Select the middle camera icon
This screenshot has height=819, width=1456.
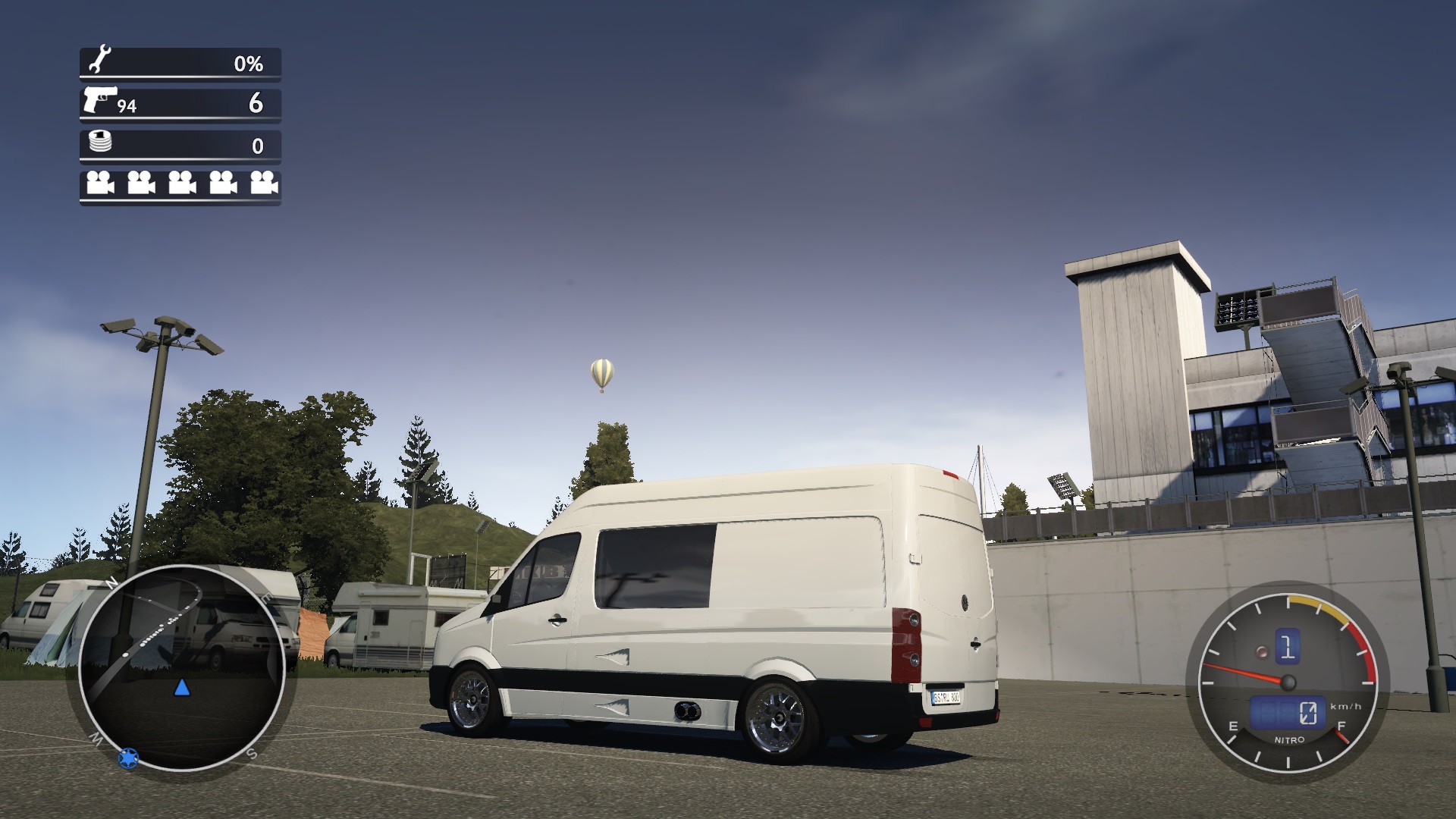click(181, 184)
